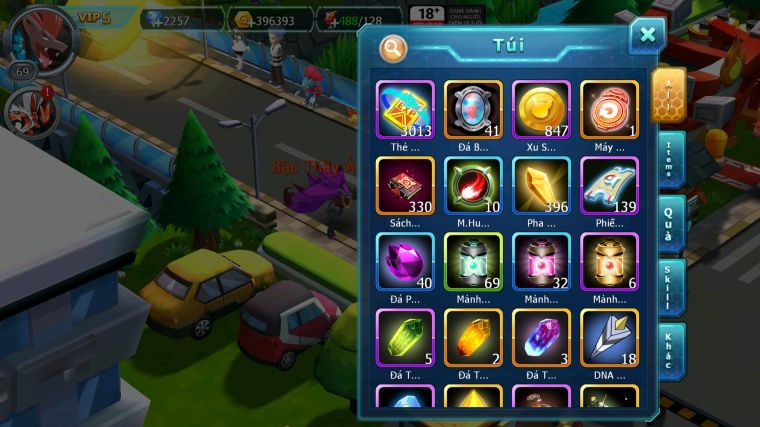Switch to the Items tab
The image size is (760, 427).
pos(671,159)
